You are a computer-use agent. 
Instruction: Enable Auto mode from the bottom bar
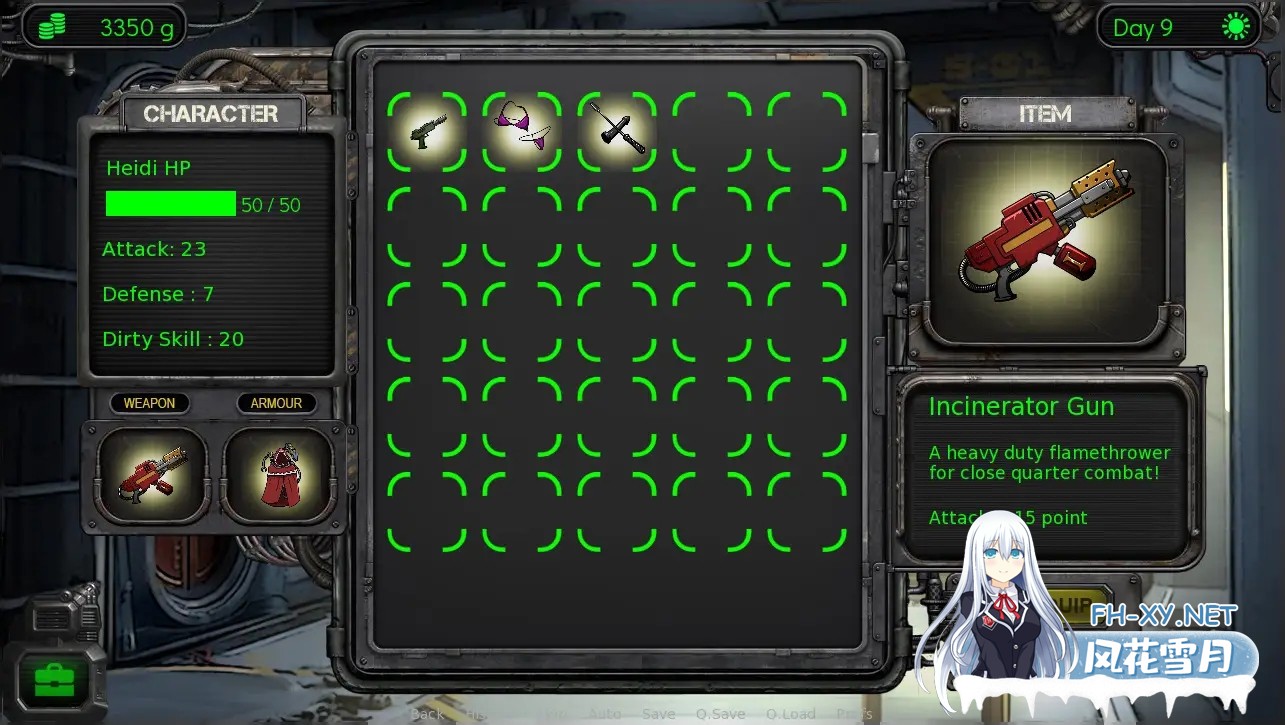tap(605, 714)
